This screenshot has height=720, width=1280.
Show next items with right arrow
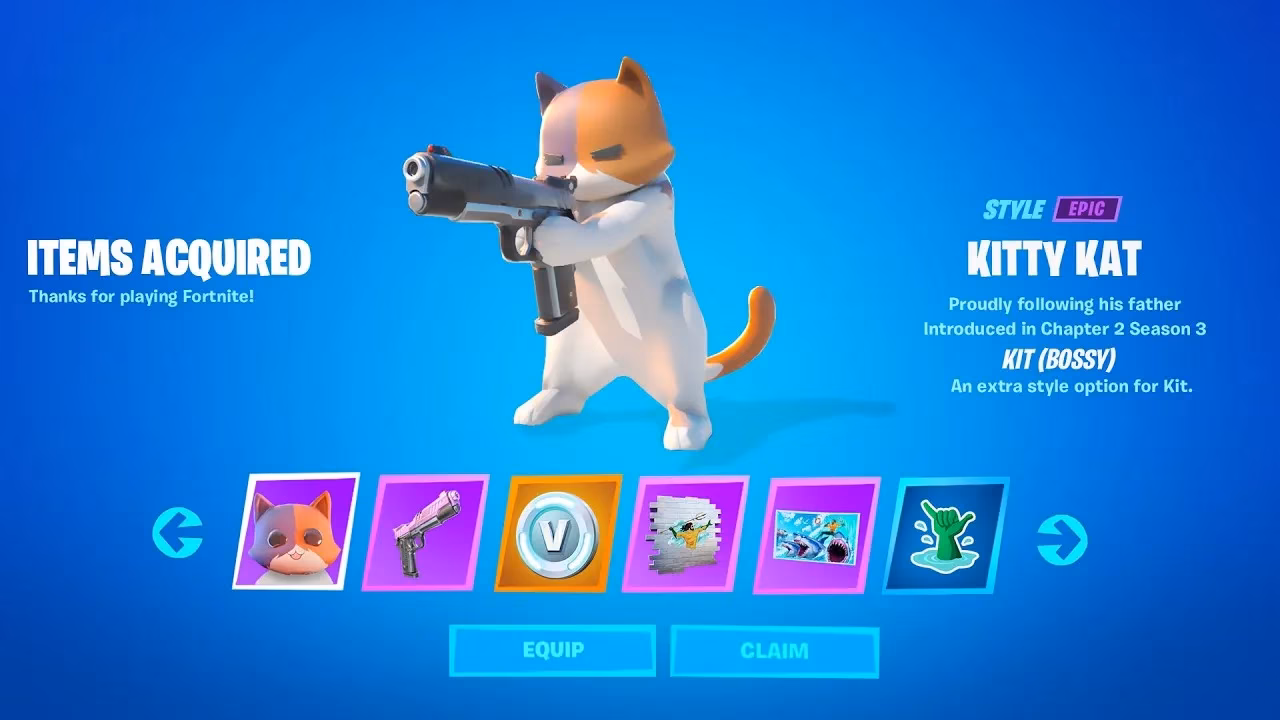click(1062, 539)
